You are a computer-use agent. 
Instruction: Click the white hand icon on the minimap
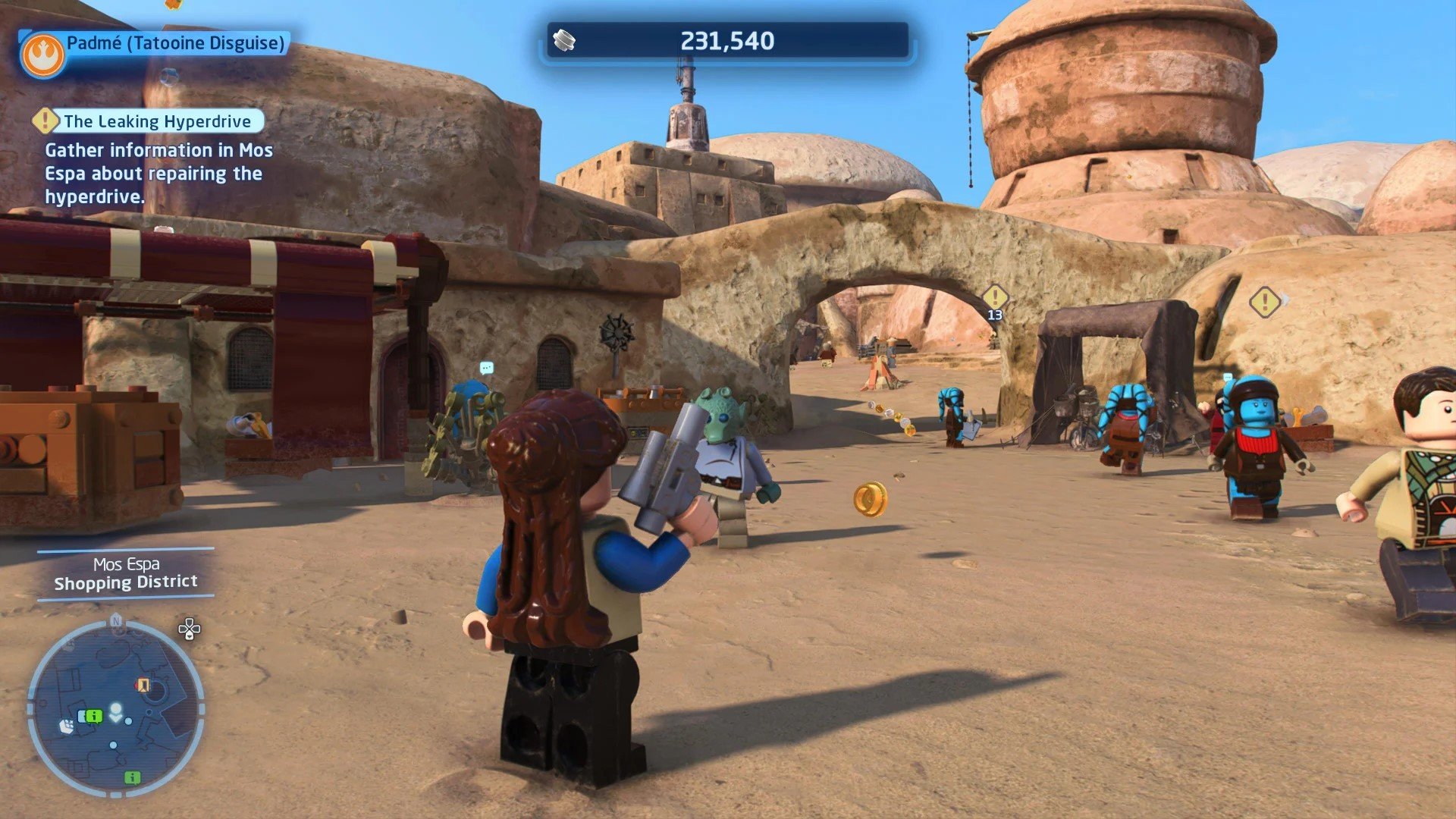click(x=67, y=726)
